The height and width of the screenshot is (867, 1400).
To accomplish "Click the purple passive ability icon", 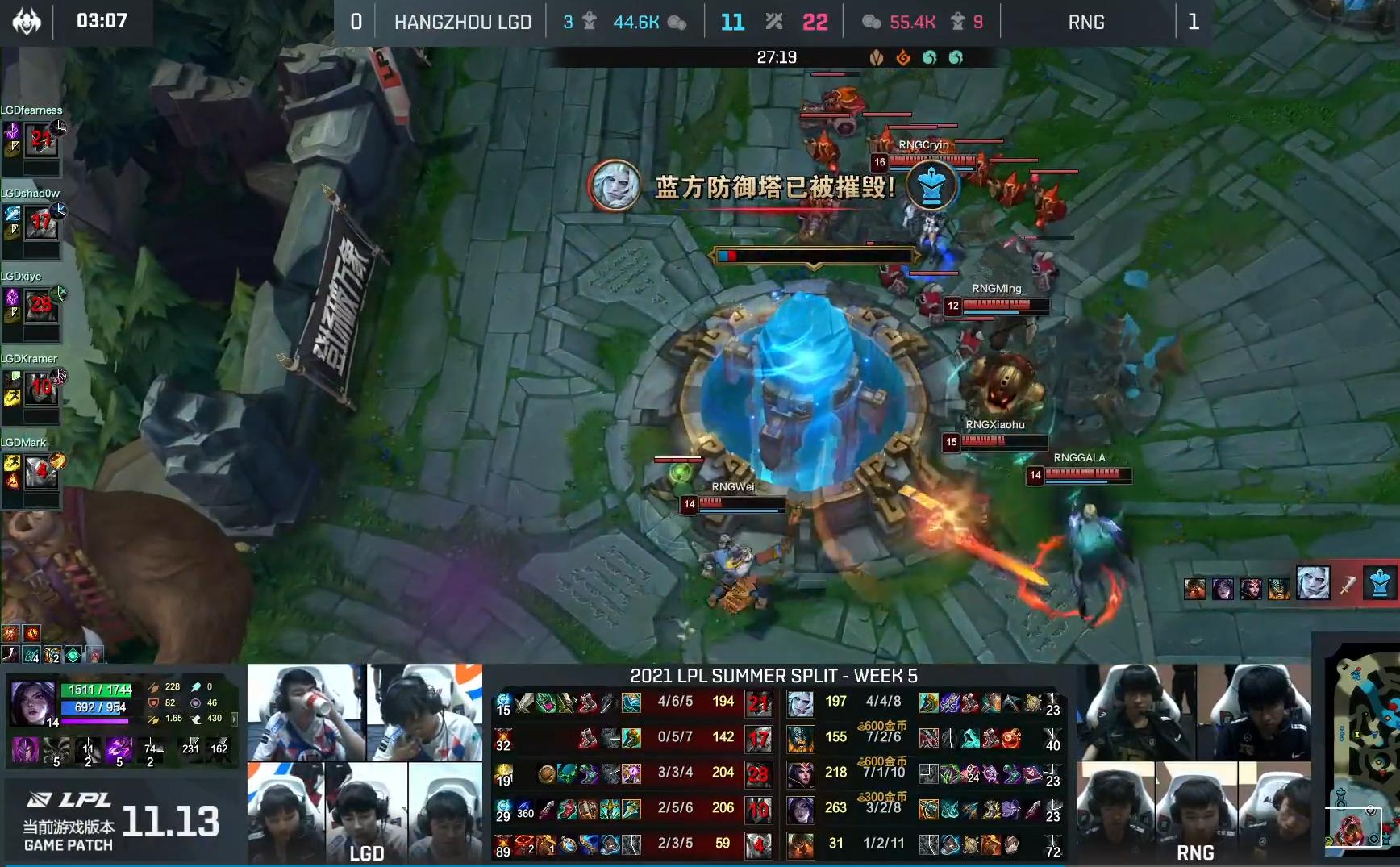I will point(24,750).
